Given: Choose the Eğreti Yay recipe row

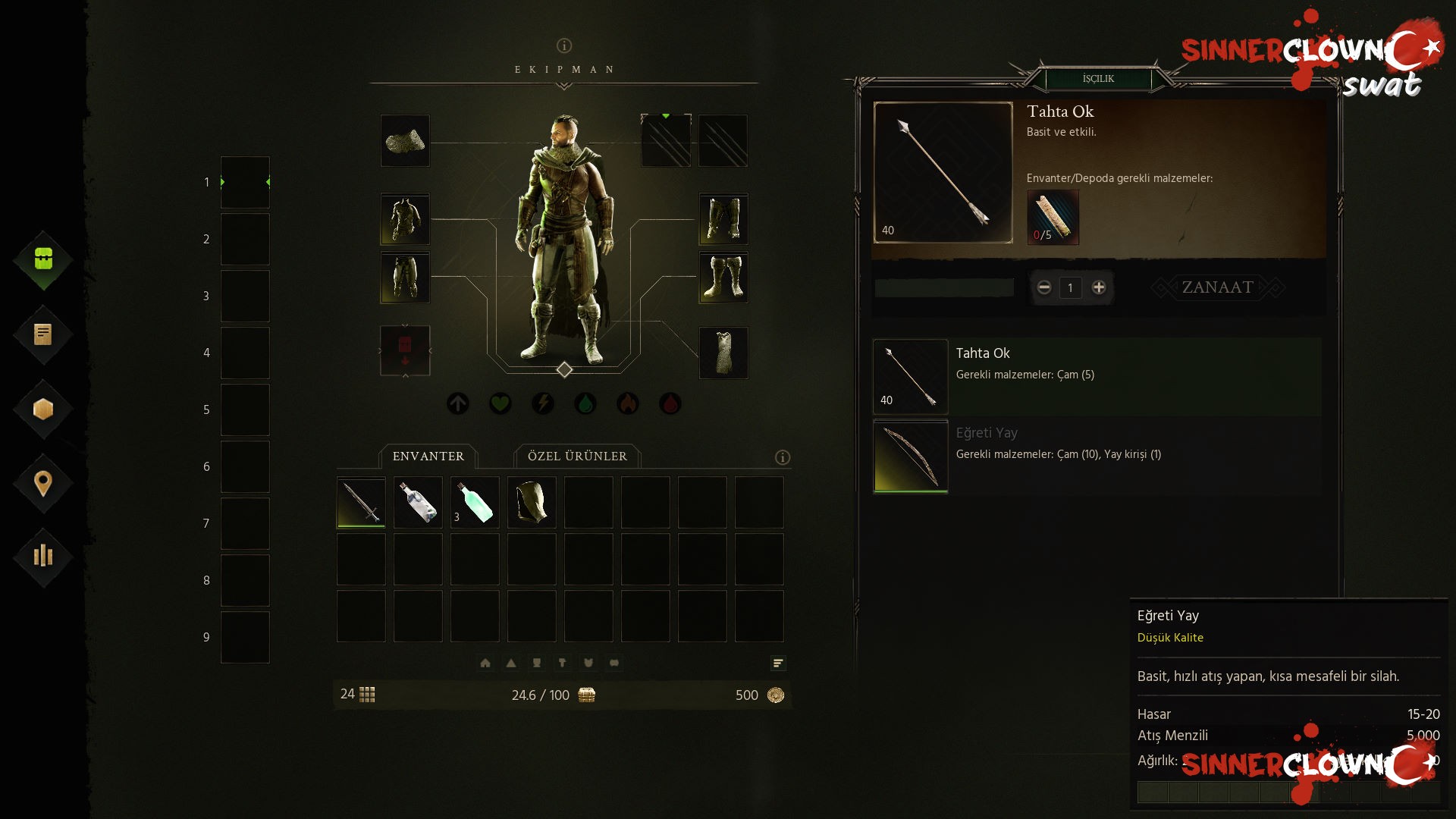Looking at the screenshot, I should pos(1097,456).
